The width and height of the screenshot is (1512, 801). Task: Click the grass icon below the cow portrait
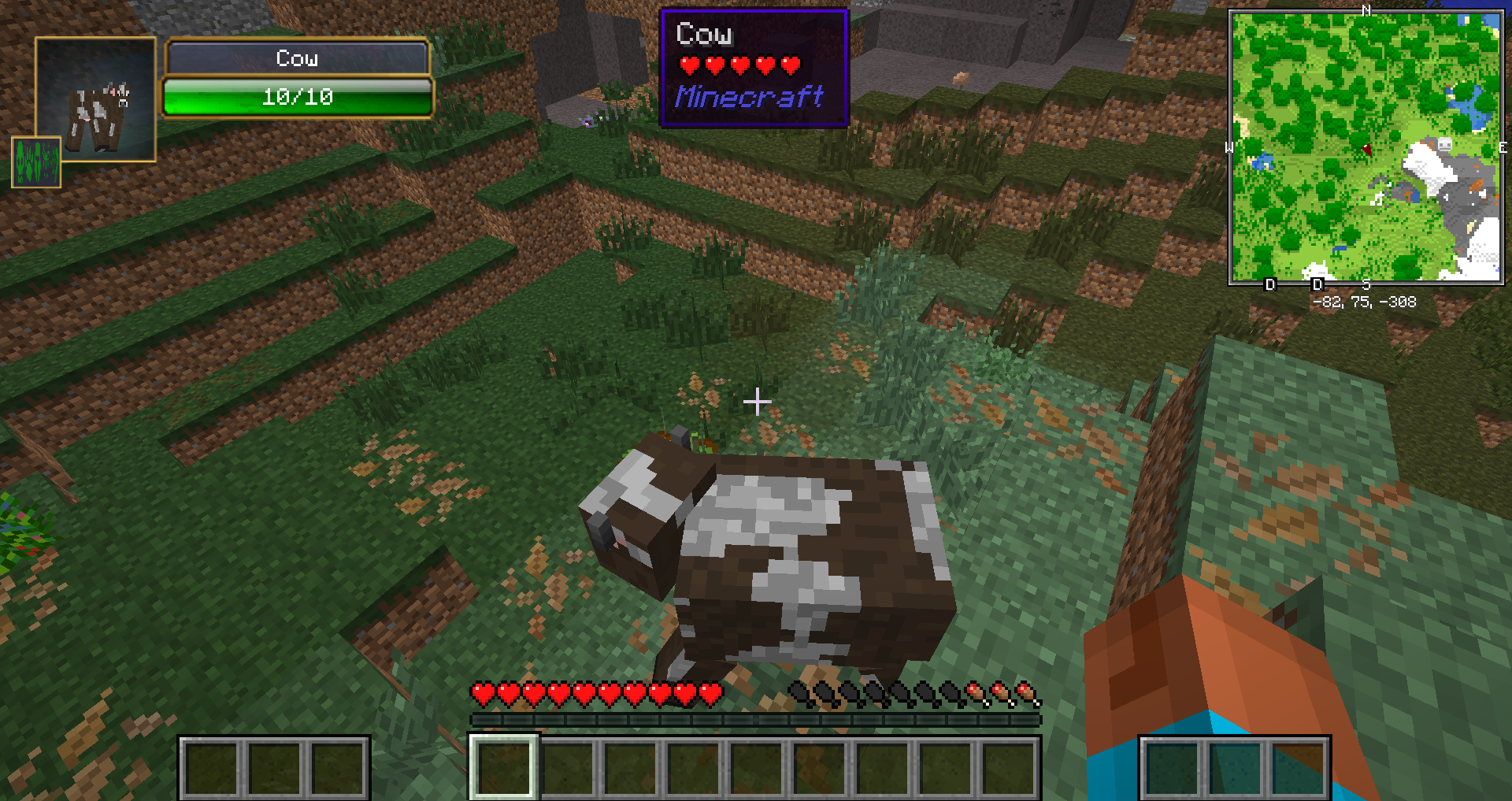click(x=36, y=162)
